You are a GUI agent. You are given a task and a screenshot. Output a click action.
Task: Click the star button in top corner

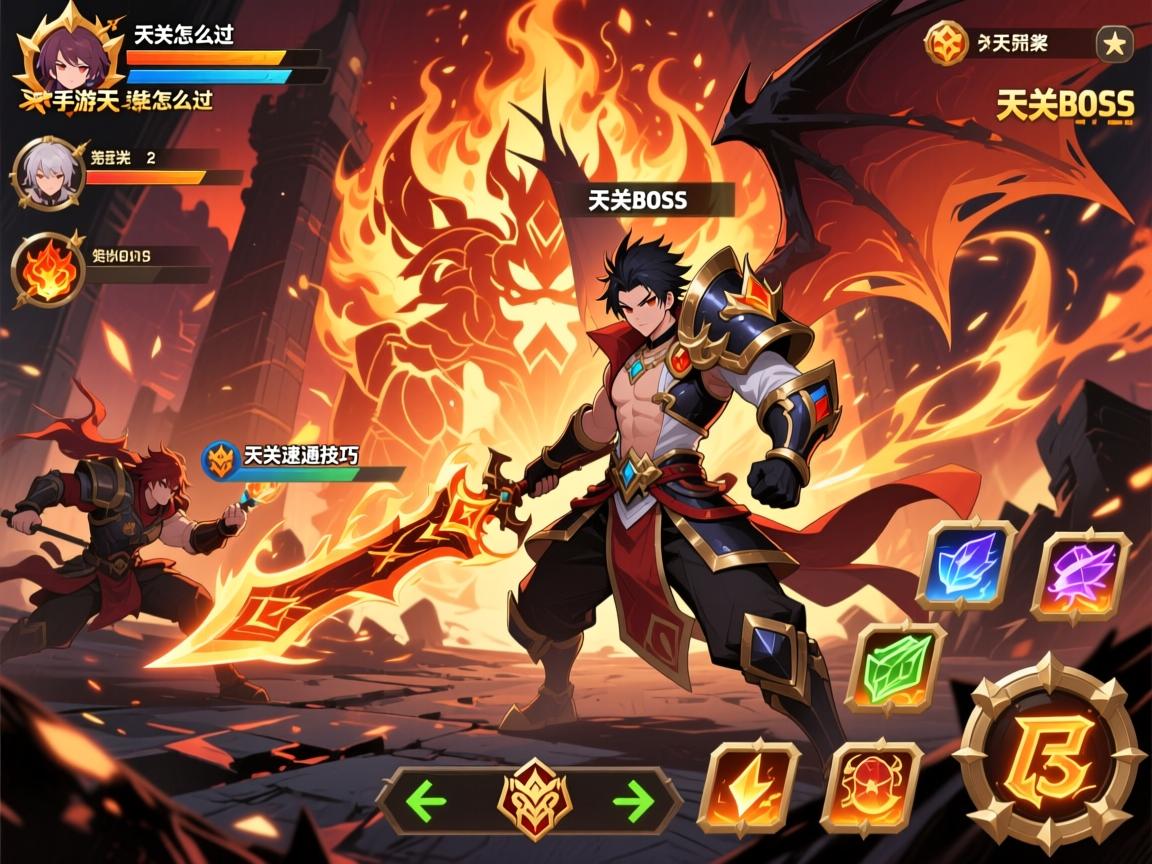[1114, 43]
